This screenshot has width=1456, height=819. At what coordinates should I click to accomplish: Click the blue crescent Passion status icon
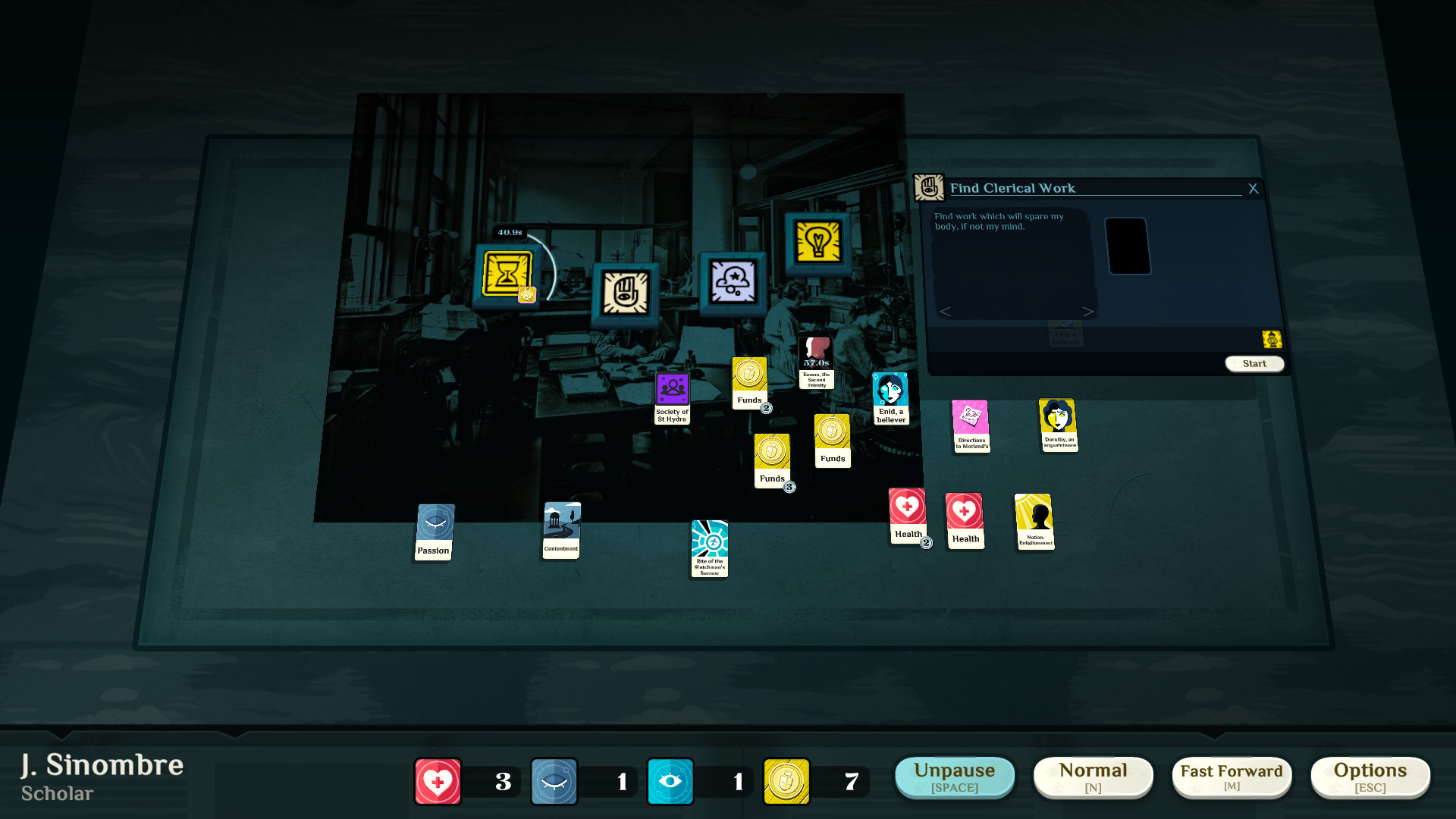554,781
